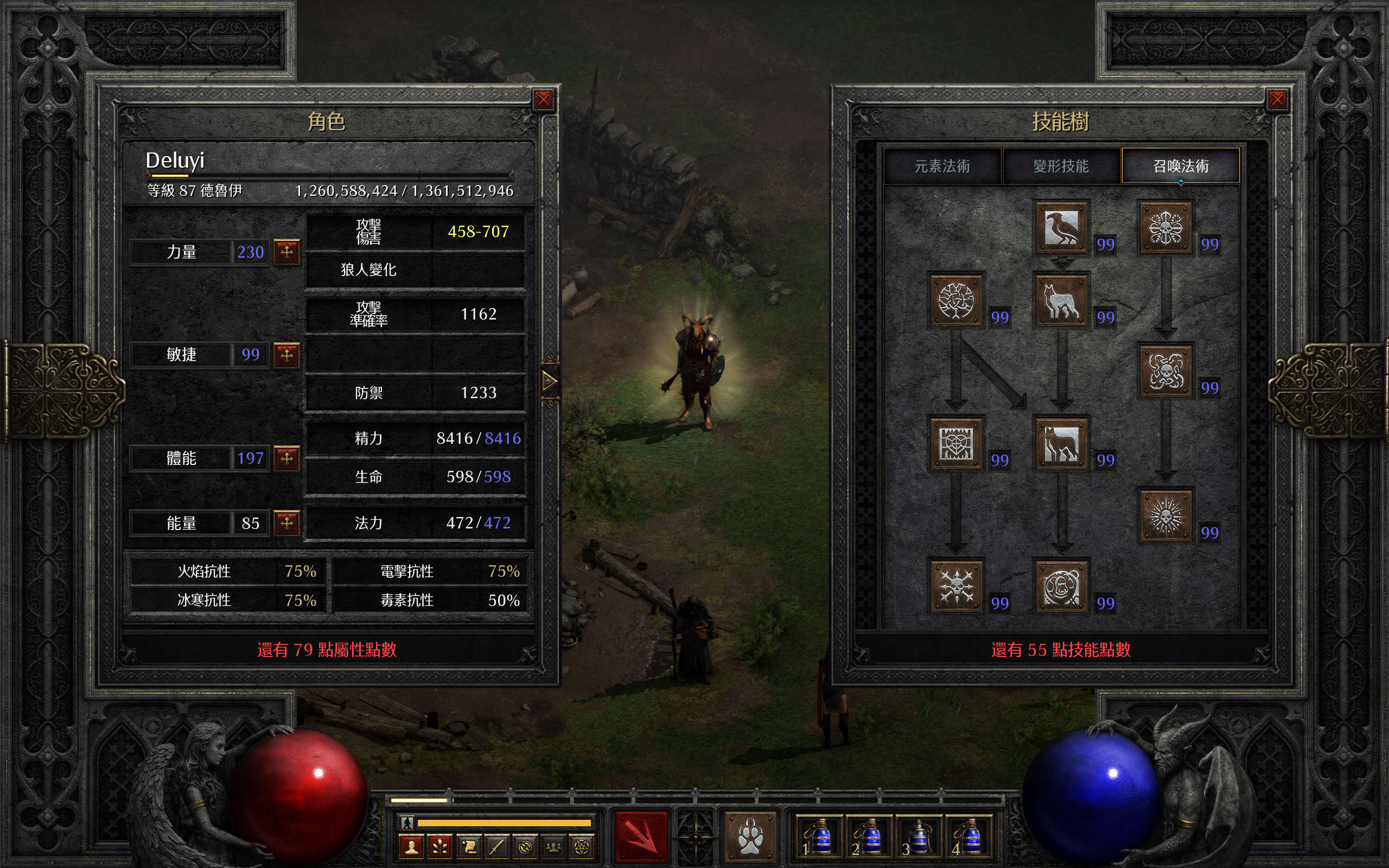
Task: Expand the advanced stats arrow on the character panel
Action: [x=549, y=381]
